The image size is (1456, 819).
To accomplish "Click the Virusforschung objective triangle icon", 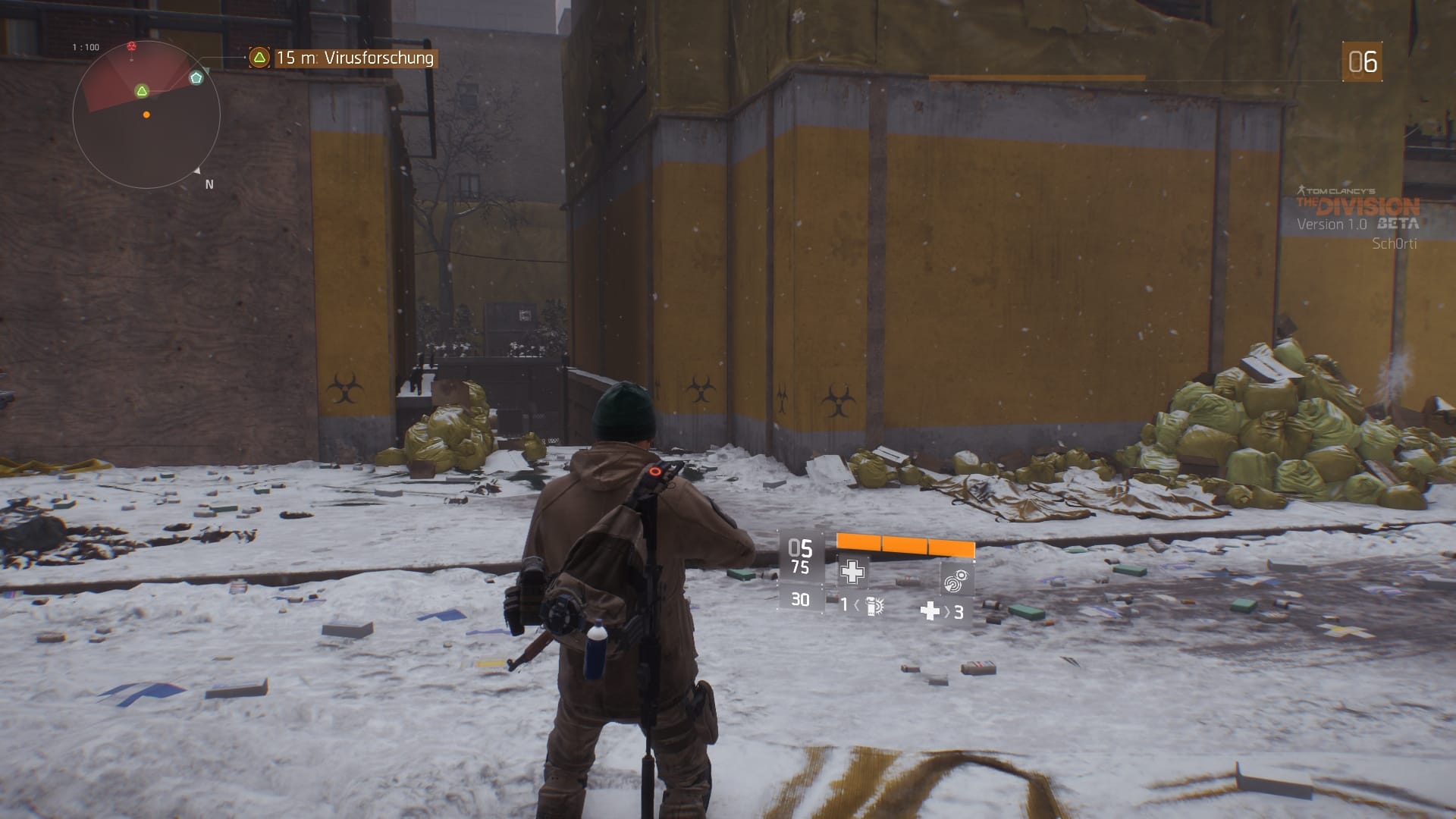I will (x=259, y=55).
